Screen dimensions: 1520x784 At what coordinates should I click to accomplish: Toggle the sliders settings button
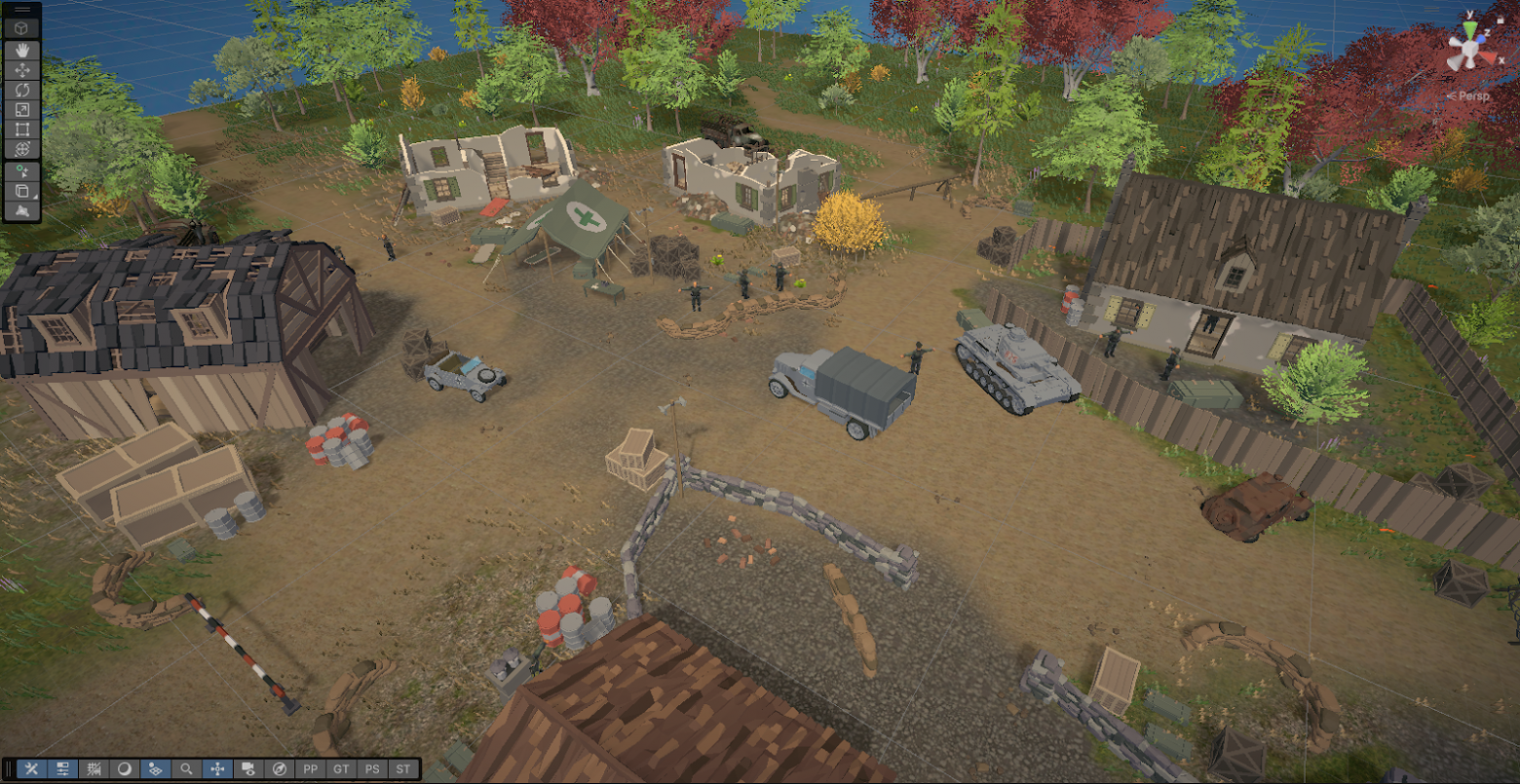click(62, 768)
